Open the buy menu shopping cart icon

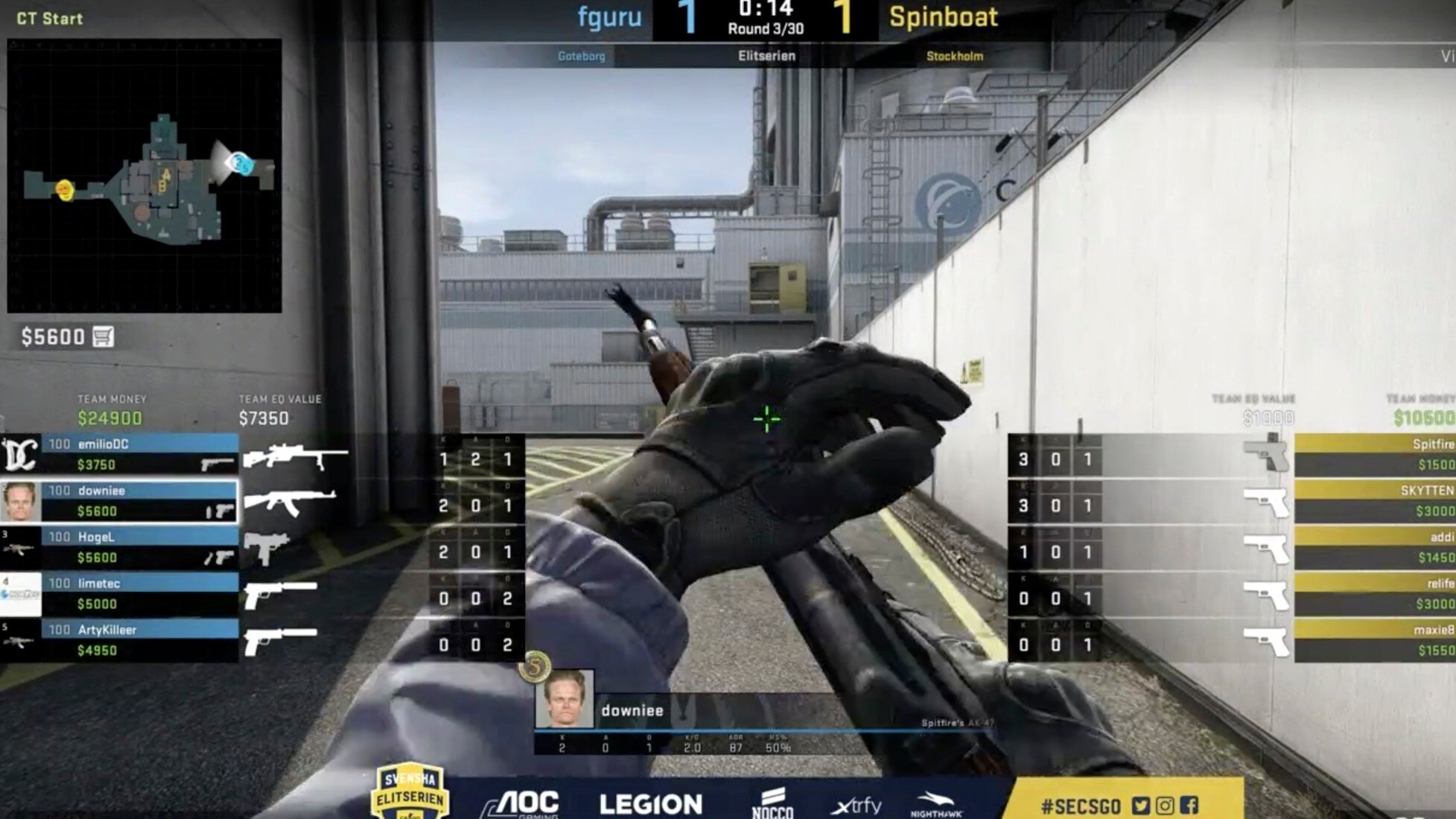pyautogui.click(x=104, y=337)
